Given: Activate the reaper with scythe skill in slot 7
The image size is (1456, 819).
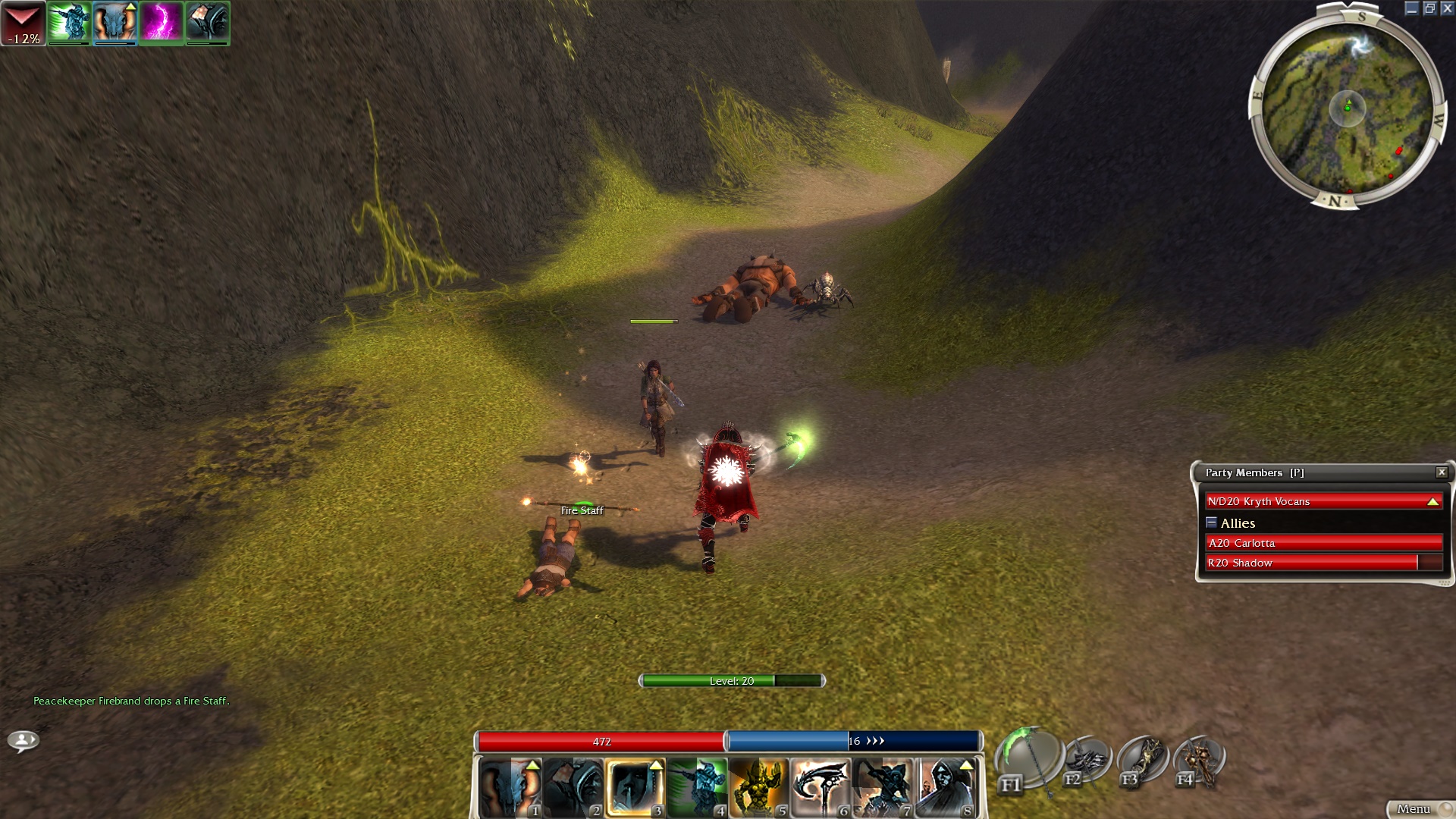Looking at the screenshot, I should [x=883, y=787].
